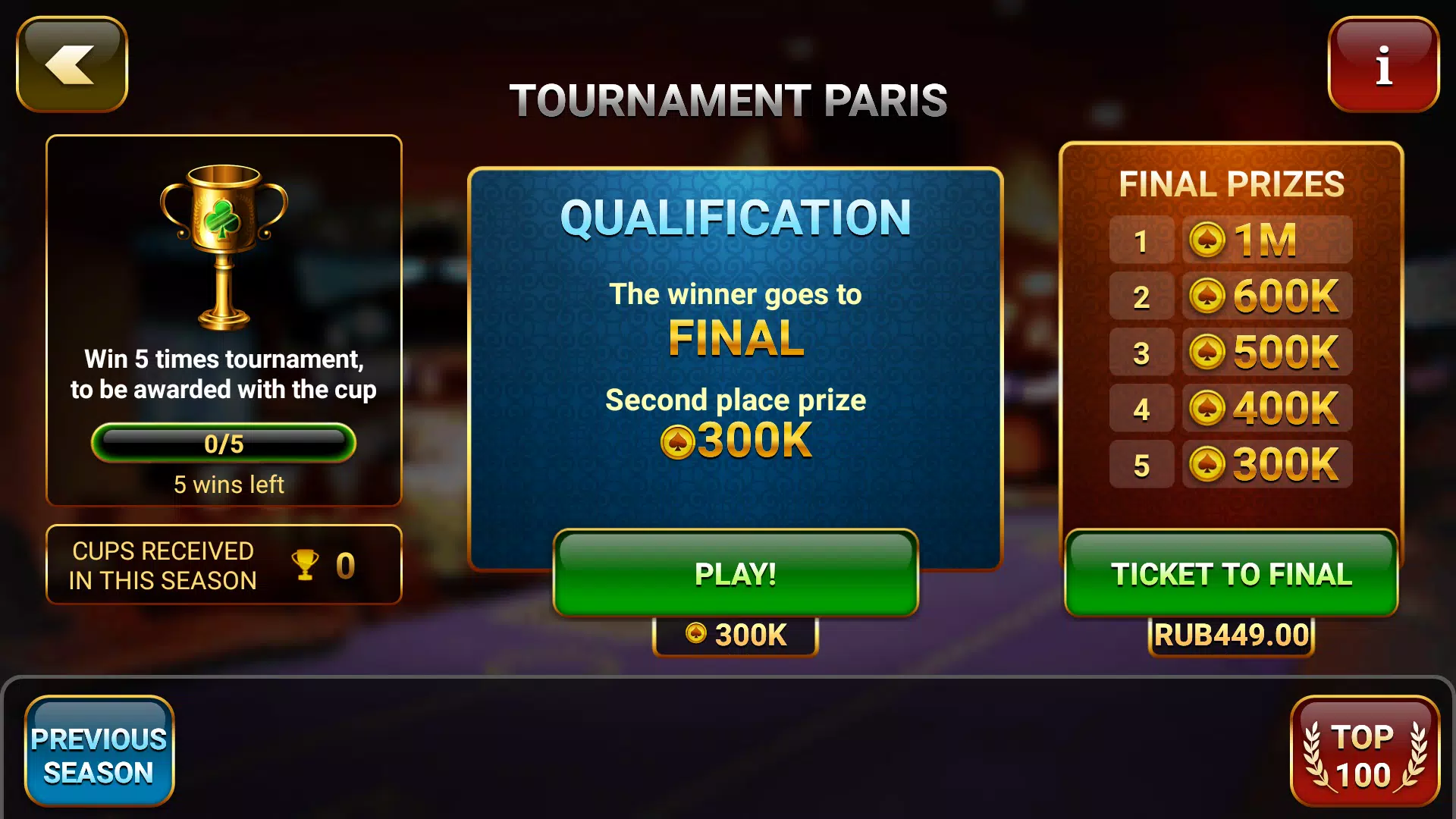Click the CUPS RECEIVED IN THIS SEASON box
The image size is (1456, 819).
pos(224,565)
